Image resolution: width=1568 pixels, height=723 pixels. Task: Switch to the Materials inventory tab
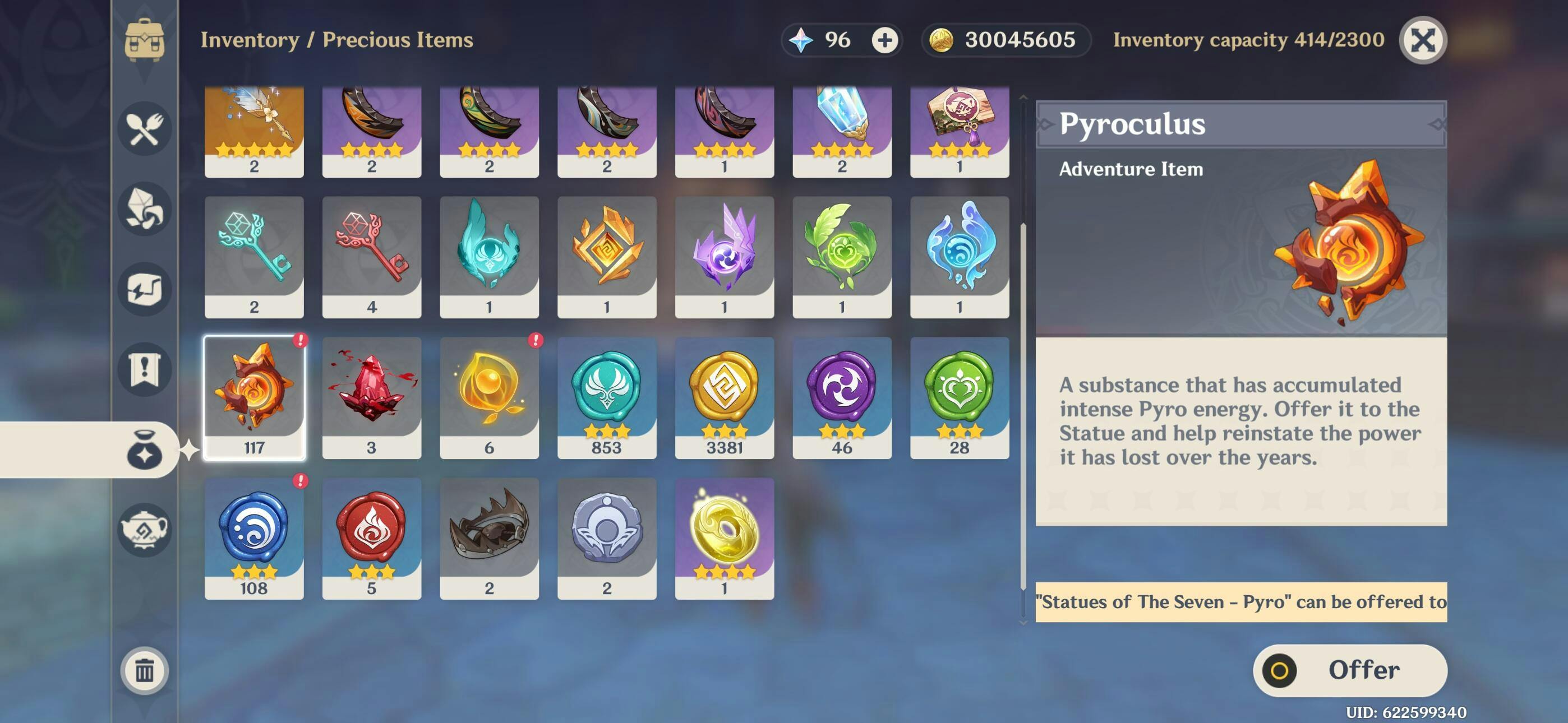point(144,208)
